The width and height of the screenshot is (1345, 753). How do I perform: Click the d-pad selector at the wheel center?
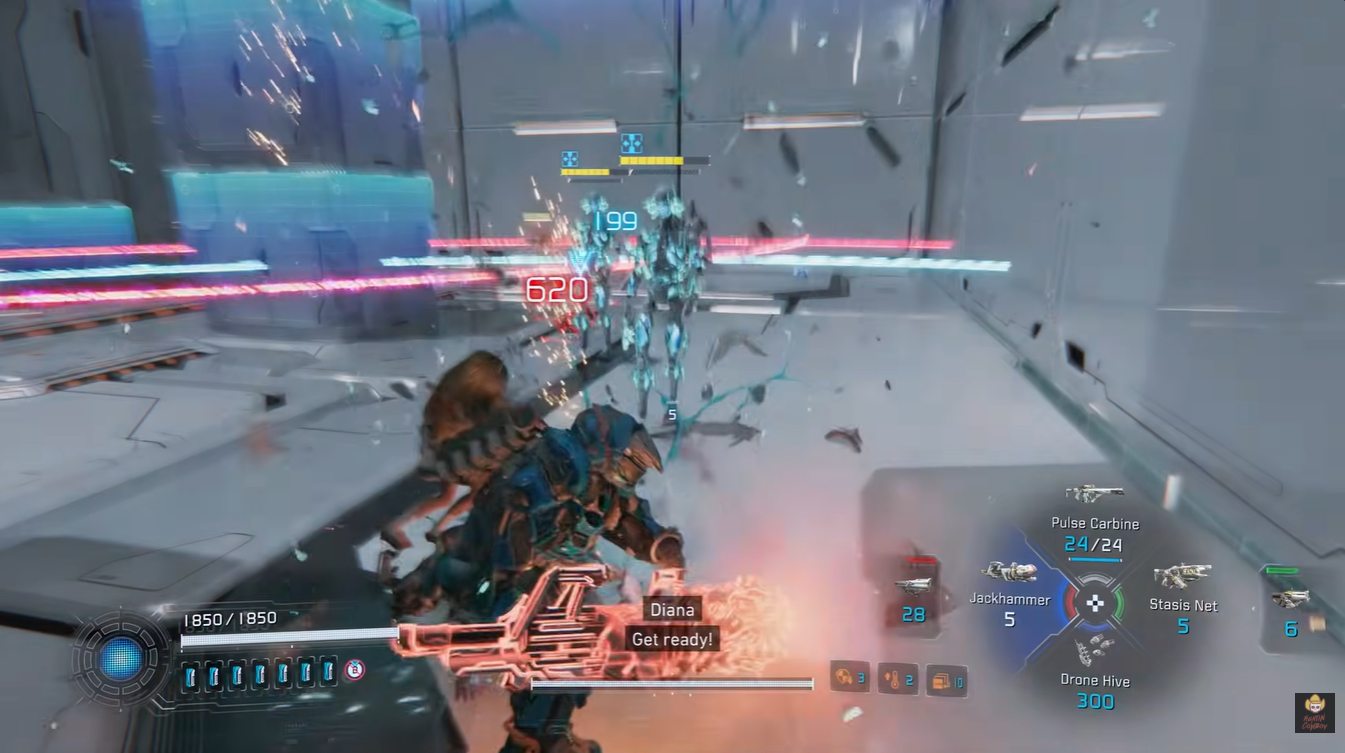click(x=1097, y=604)
